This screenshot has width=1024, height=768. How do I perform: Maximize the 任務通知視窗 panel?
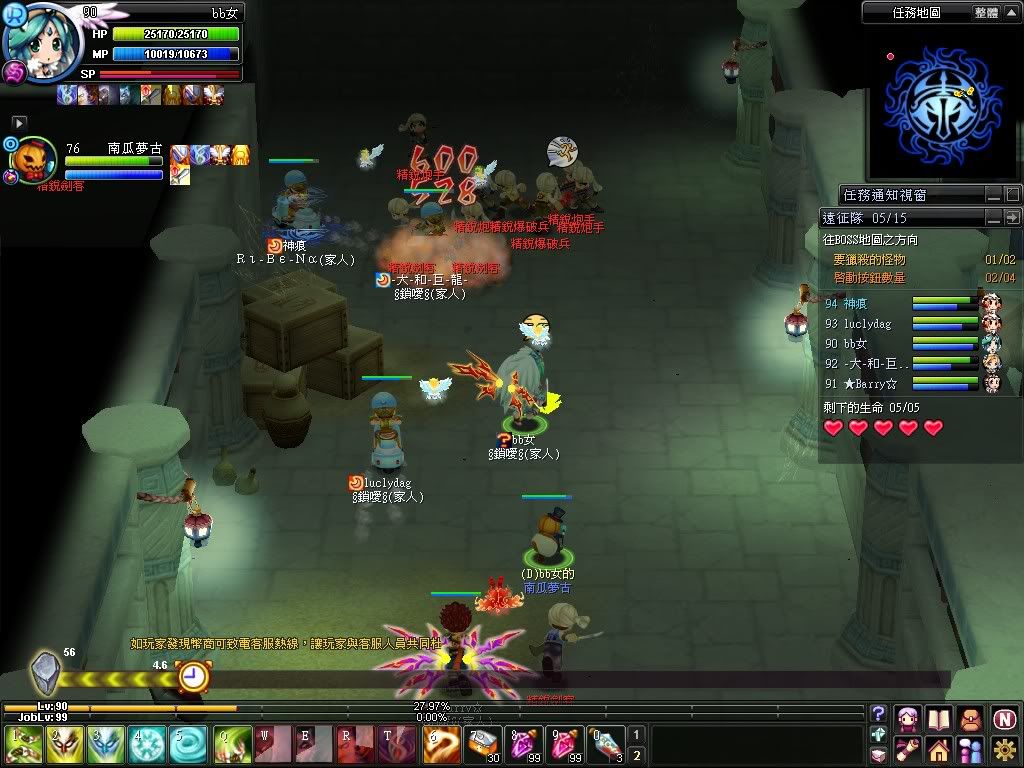1012,194
